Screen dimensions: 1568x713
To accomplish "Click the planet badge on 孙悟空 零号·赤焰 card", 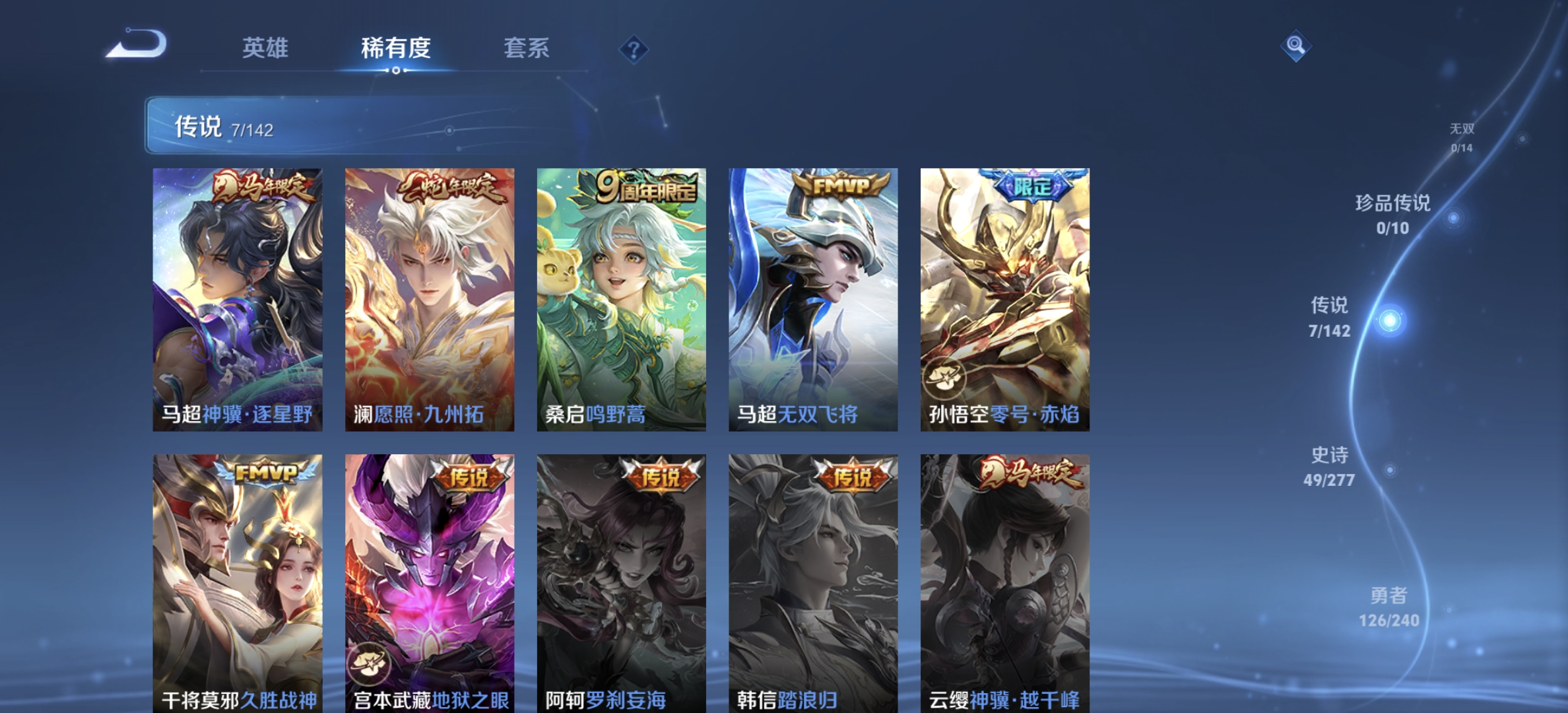I will click(946, 377).
